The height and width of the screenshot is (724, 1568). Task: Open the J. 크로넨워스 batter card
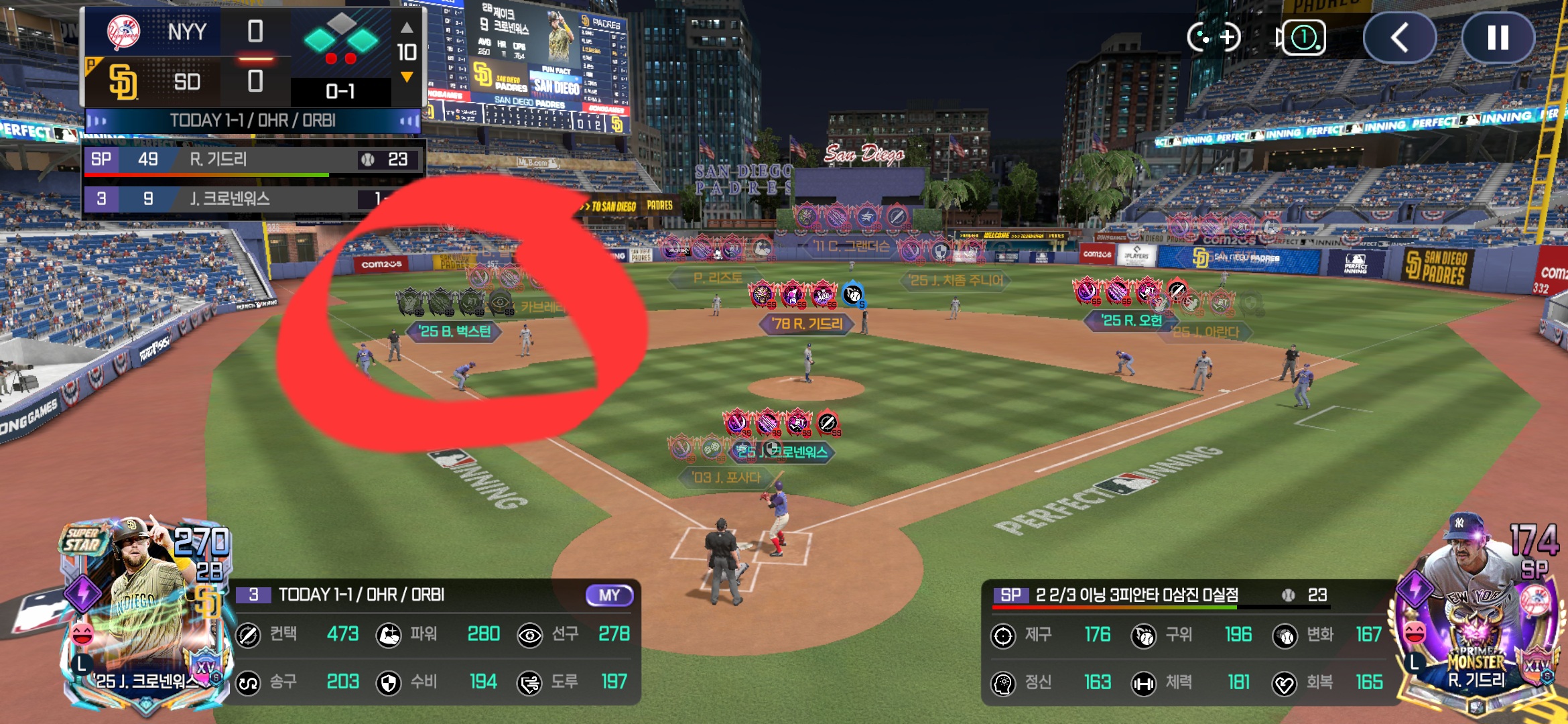(x=146, y=617)
